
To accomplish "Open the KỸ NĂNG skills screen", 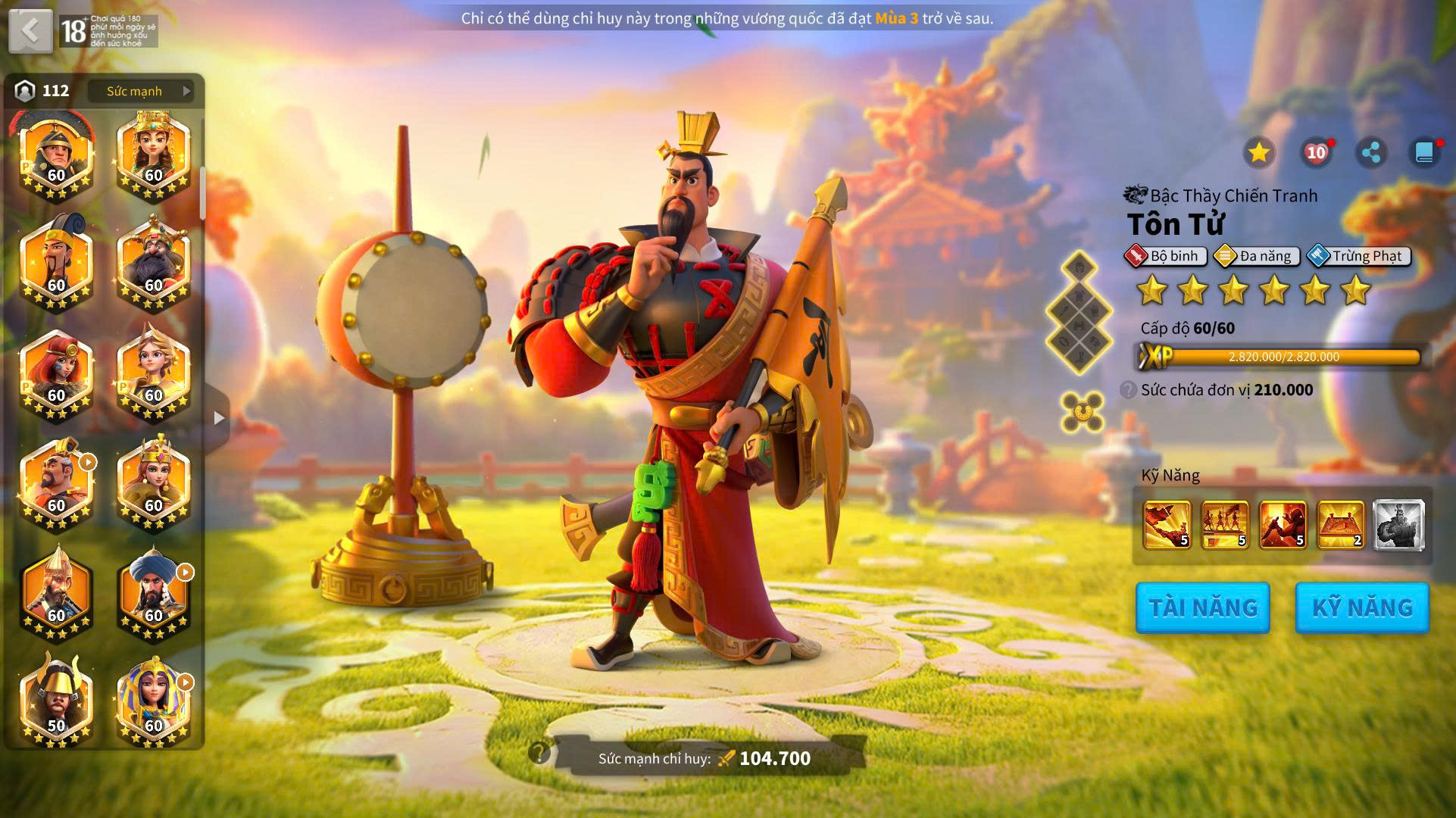I will [x=1361, y=607].
